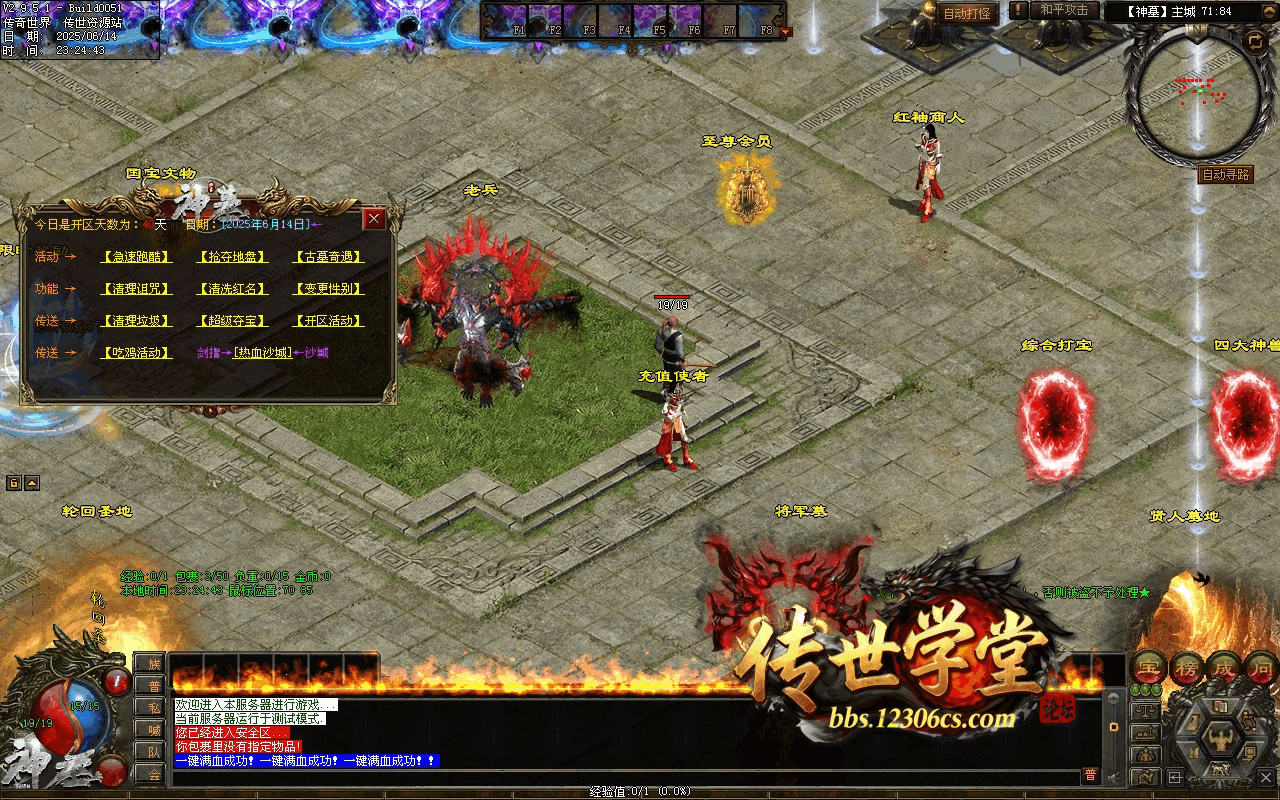Teleport to 超级夺宝

pyautogui.click(x=233, y=321)
